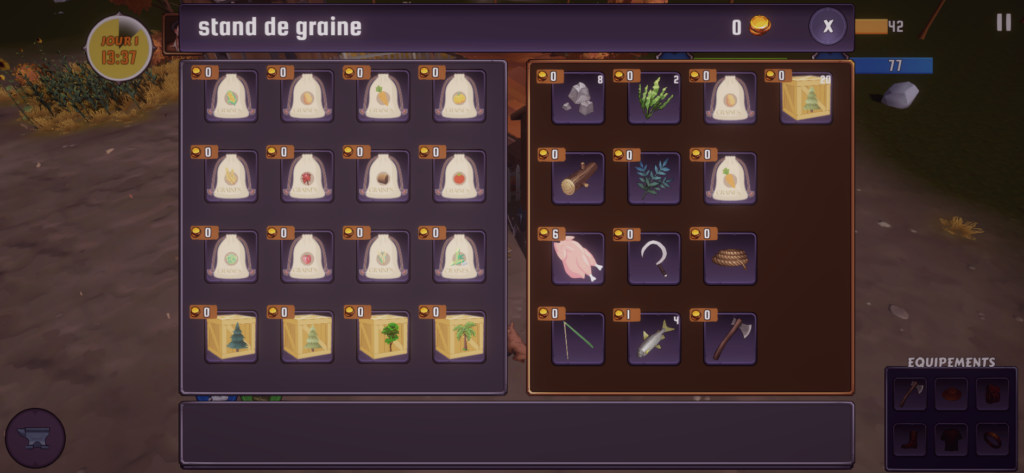Select the blue fern leaf slot
This screenshot has height=473, width=1024.
[x=654, y=179]
